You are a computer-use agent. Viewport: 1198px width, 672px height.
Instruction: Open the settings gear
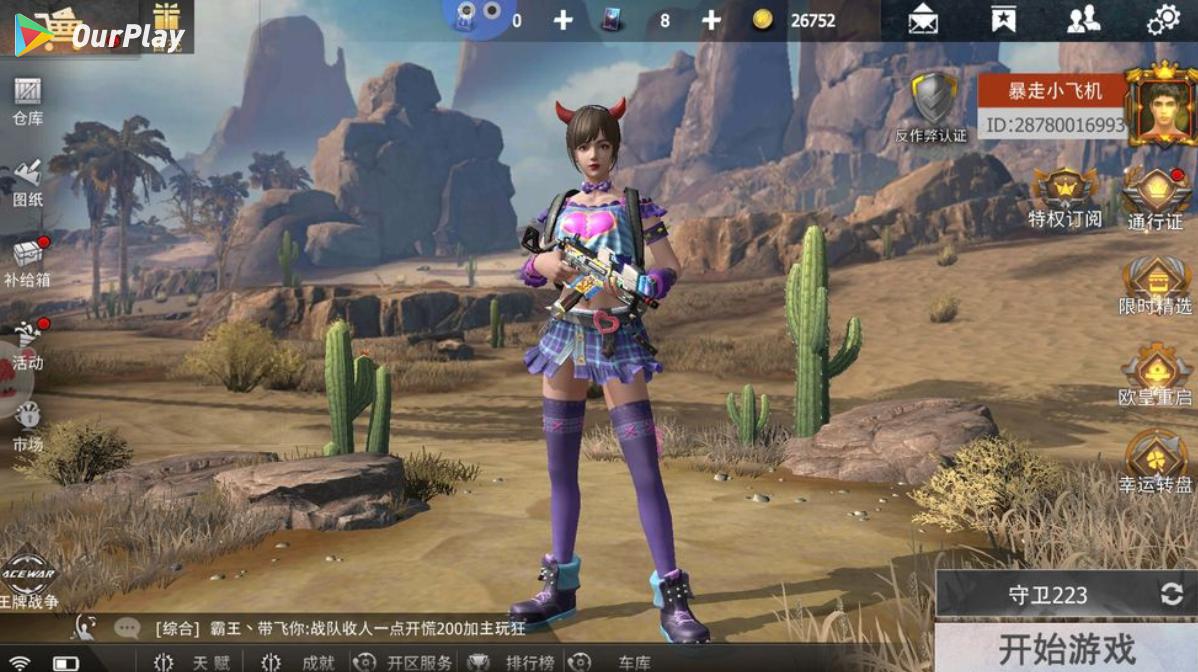pos(1163,20)
